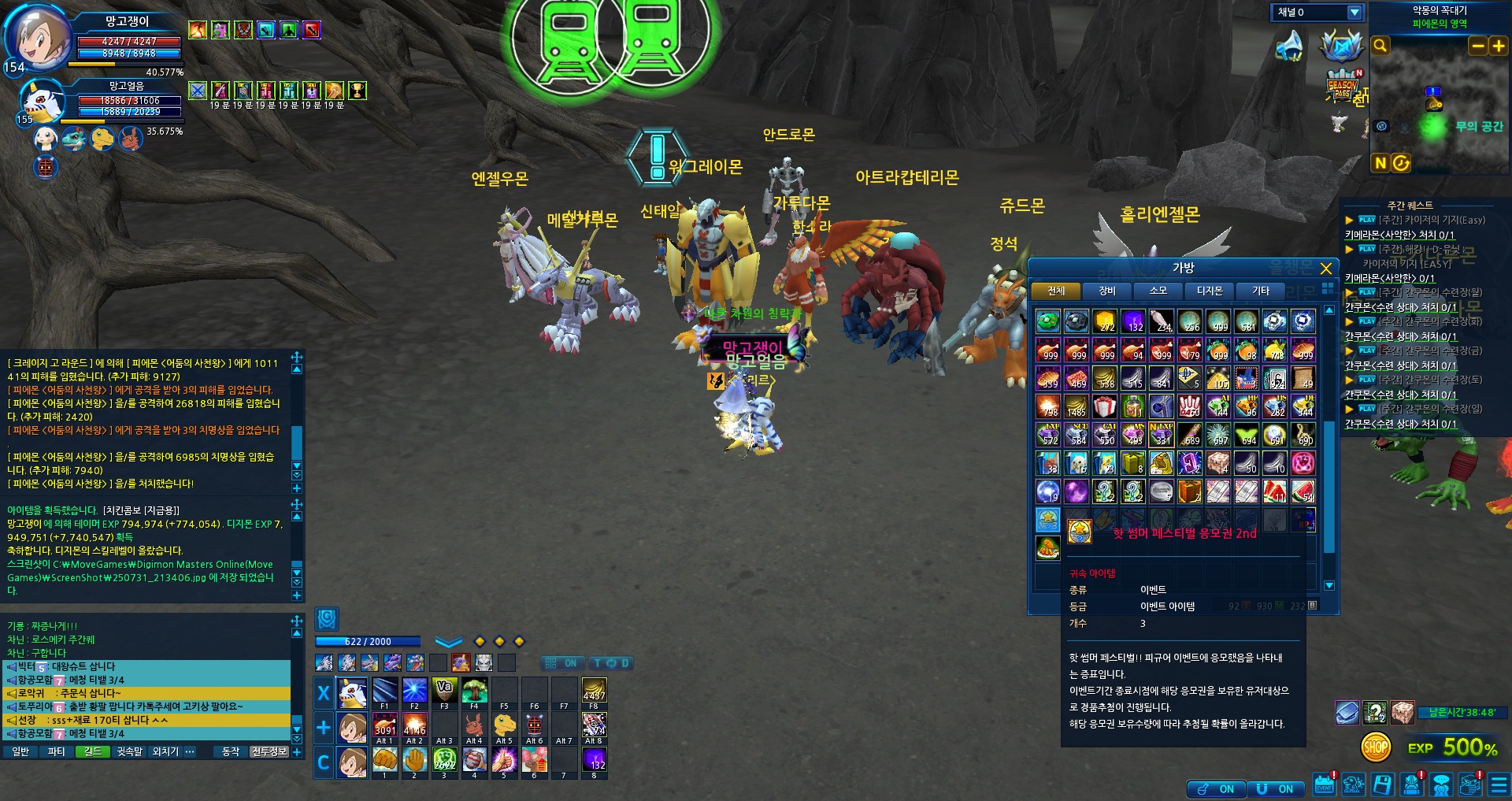Open the Season Pass icon

[x=1342, y=85]
